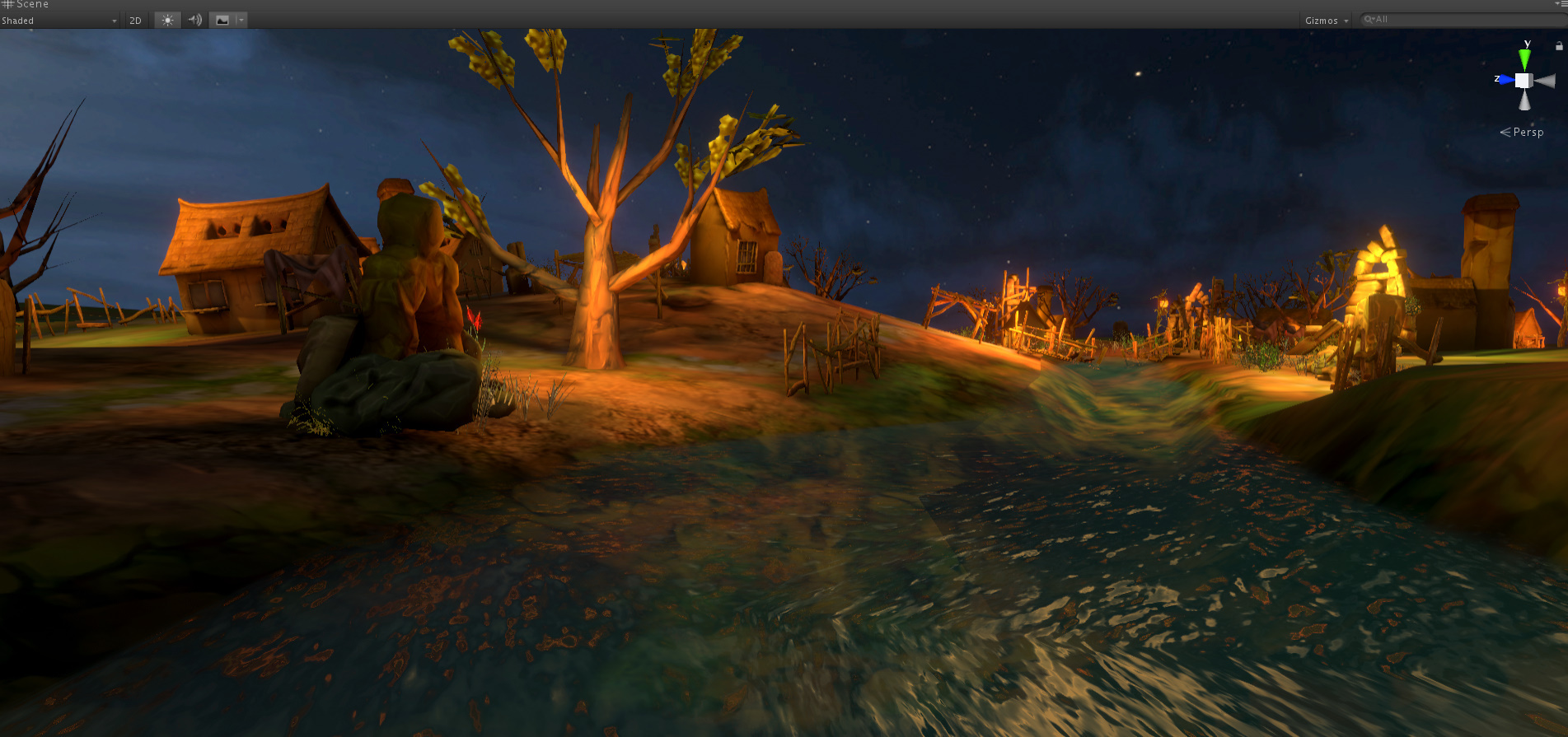The height and width of the screenshot is (737, 1568).
Task: Click the blue Z axis cone of gizmo
Action: coord(1505,79)
